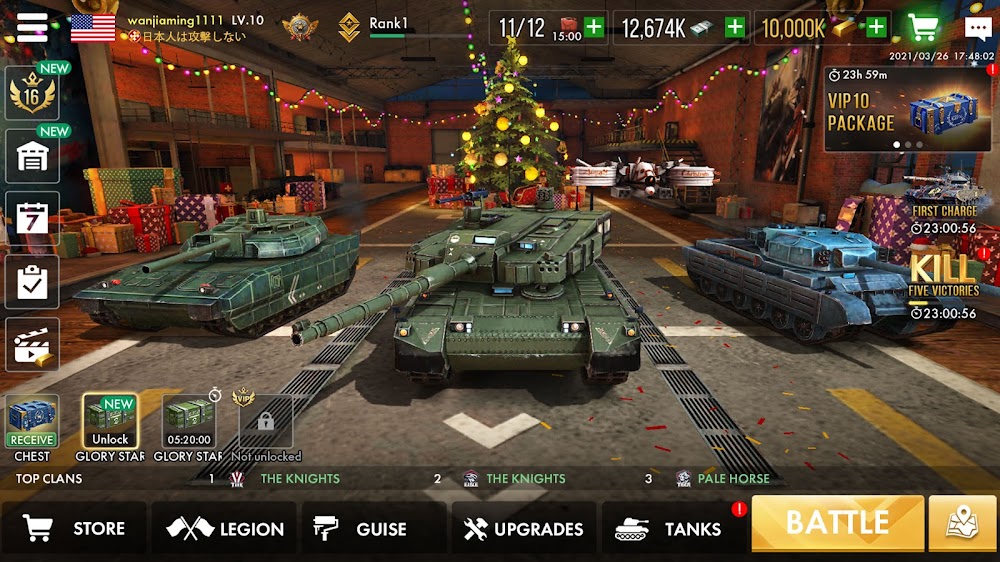Refill fuel with the green plus button

[594, 27]
